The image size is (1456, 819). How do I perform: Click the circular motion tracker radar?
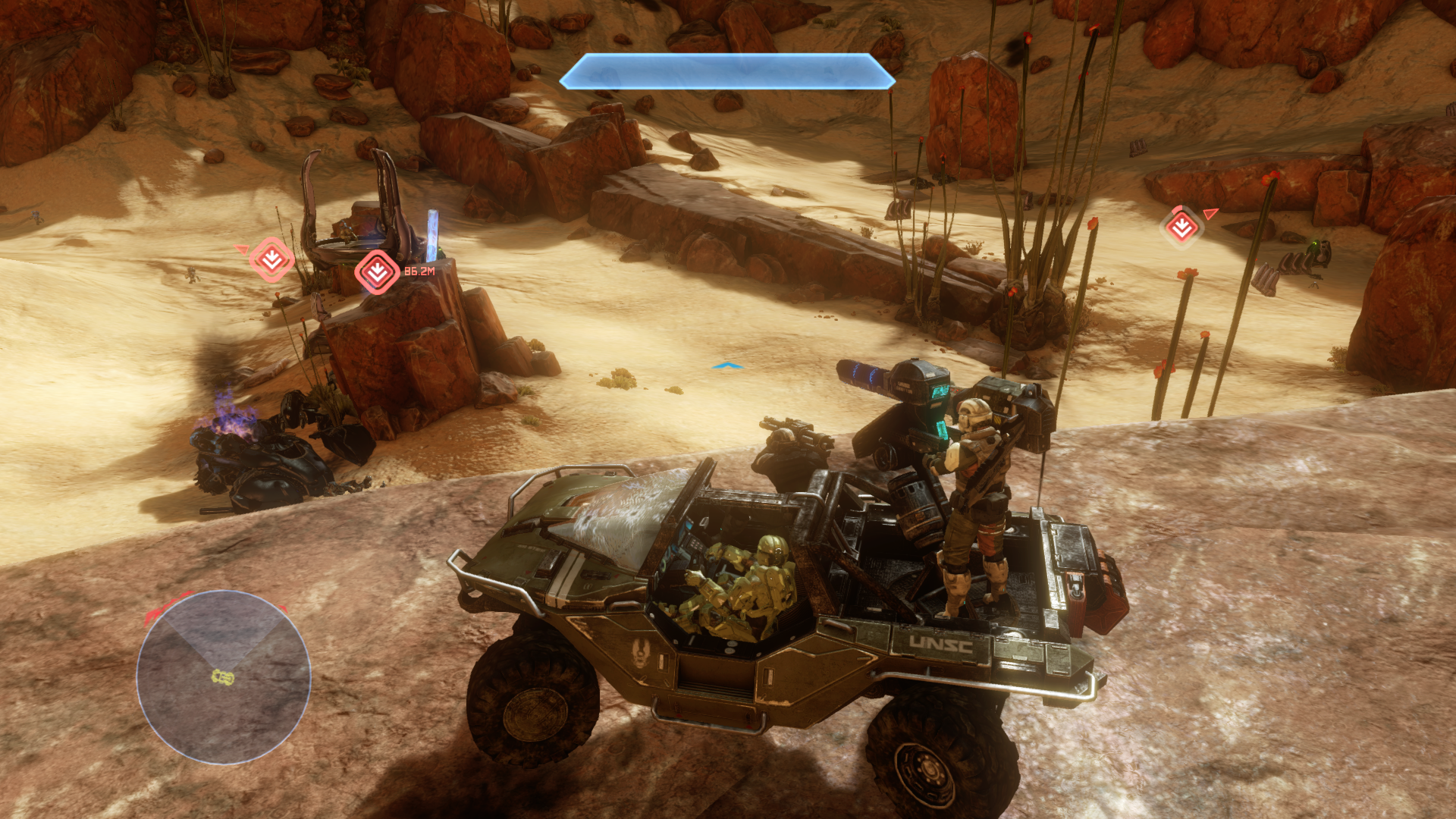(224, 676)
